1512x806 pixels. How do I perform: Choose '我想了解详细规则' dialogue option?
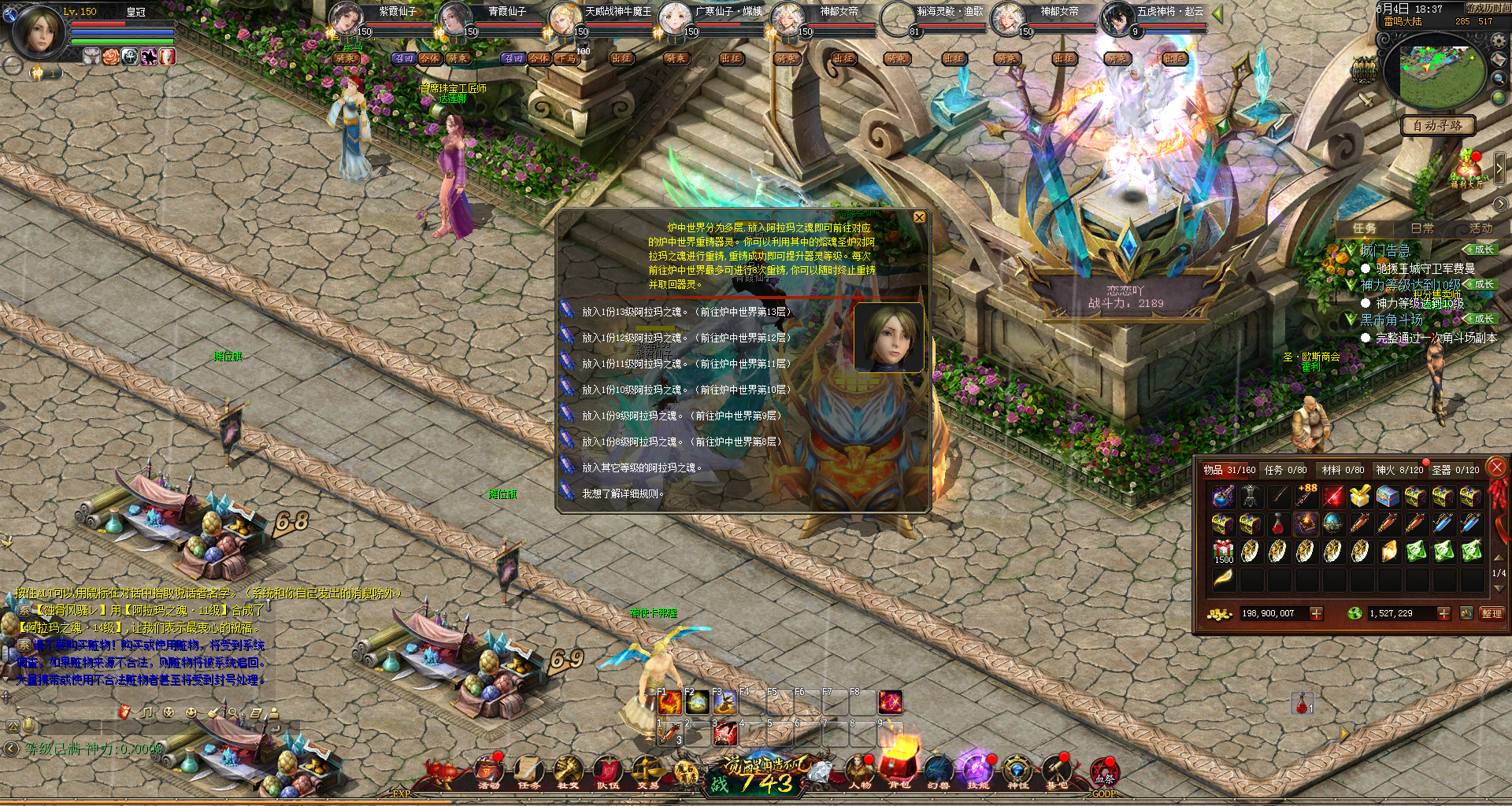pyautogui.click(x=622, y=494)
